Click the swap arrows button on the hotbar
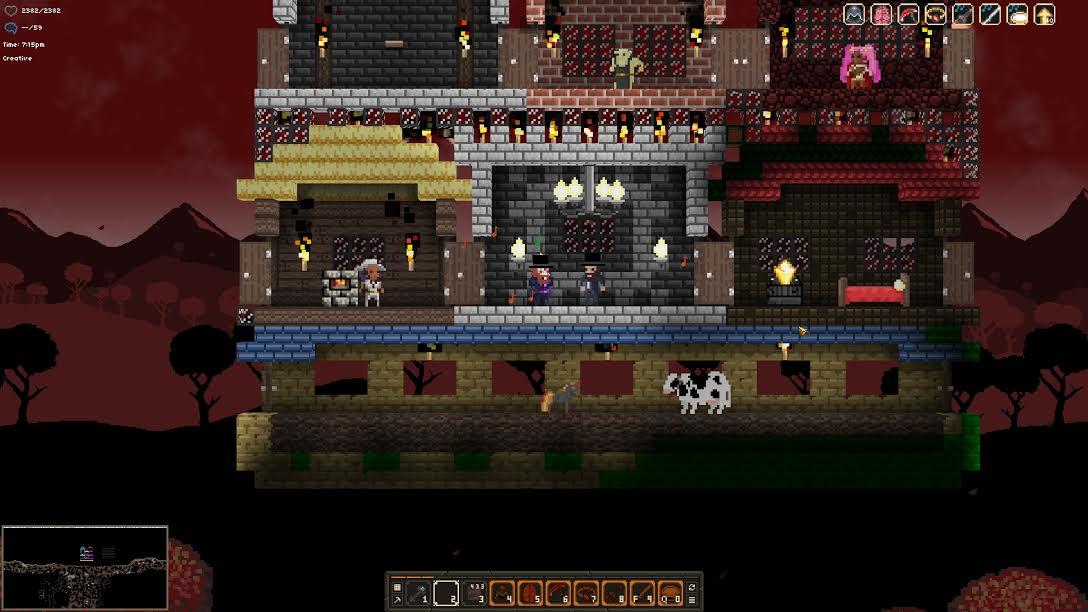1088x612 pixels. [x=693, y=585]
